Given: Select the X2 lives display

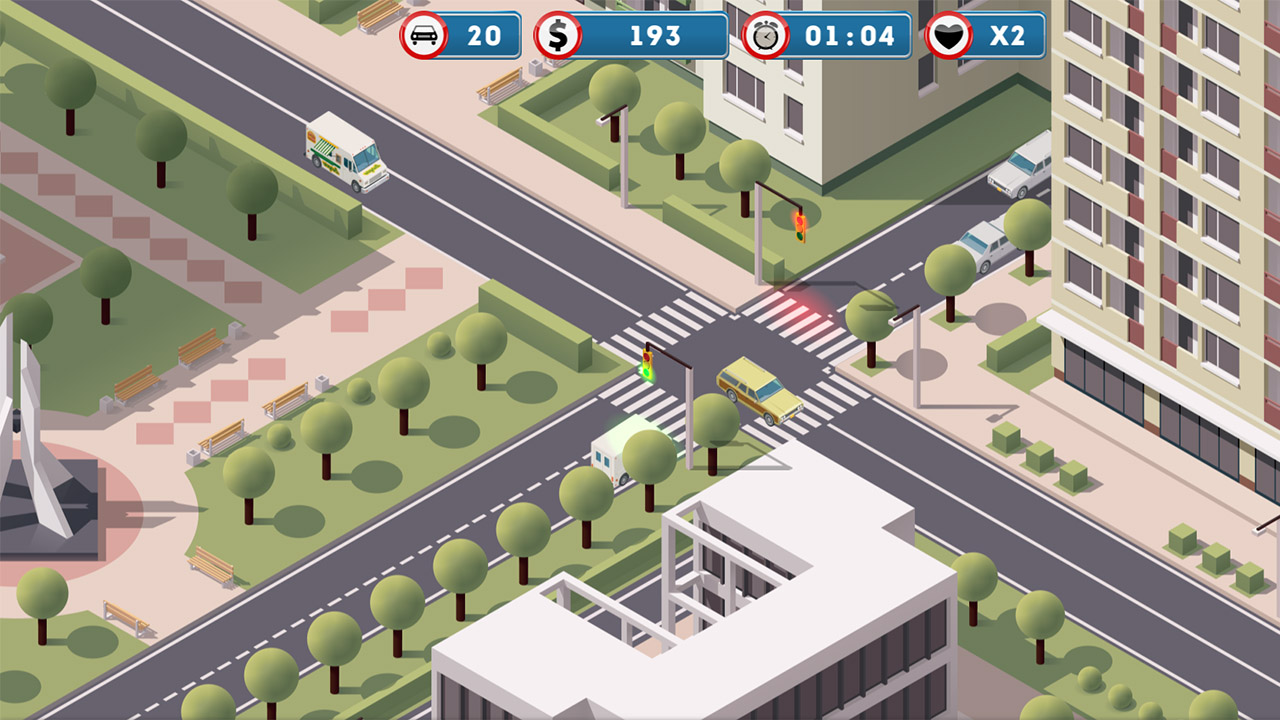Looking at the screenshot, I should (x=1006, y=36).
